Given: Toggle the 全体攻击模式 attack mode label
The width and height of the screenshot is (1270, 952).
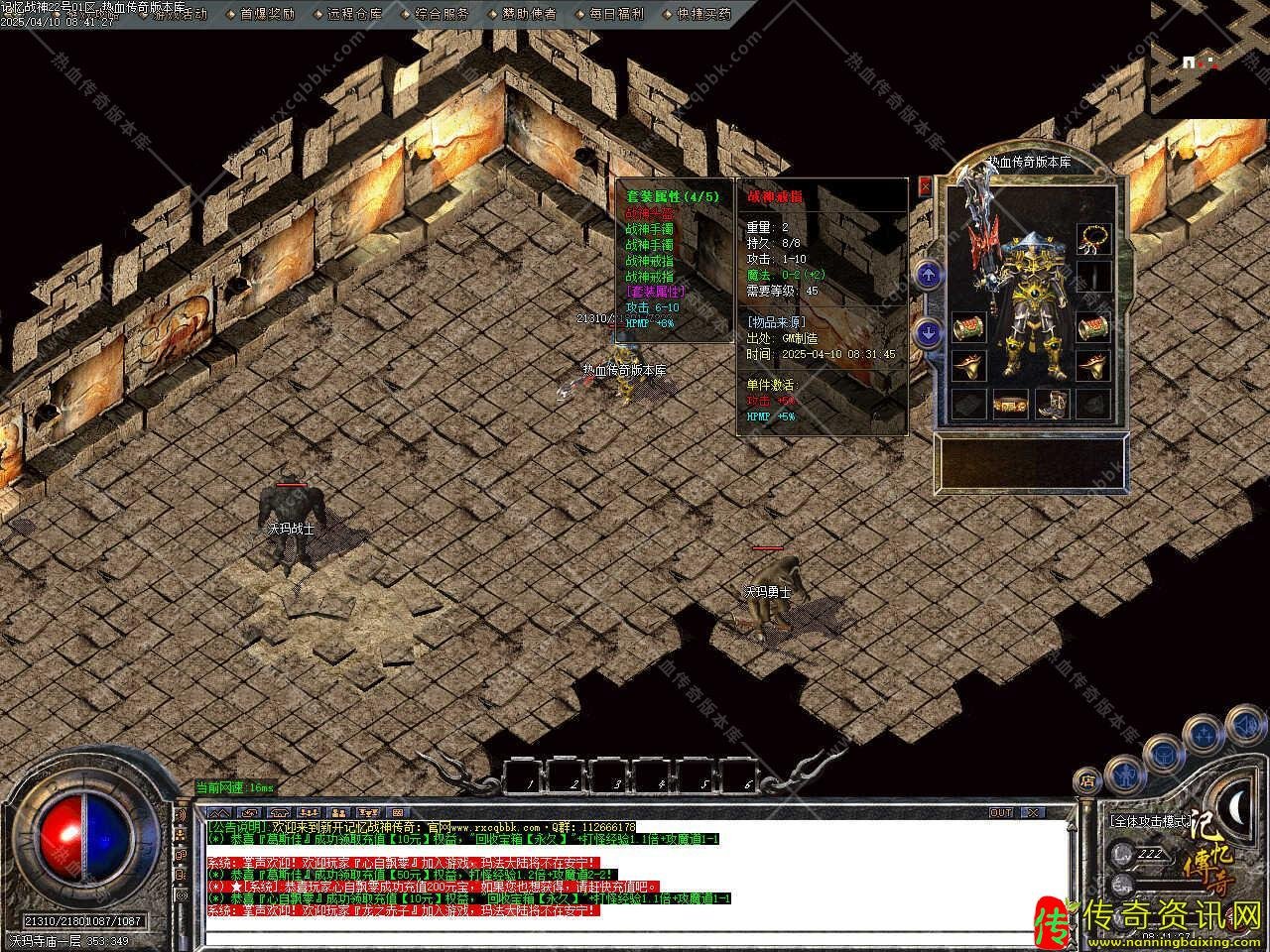Looking at the screenshot, I should [1149, 822].
